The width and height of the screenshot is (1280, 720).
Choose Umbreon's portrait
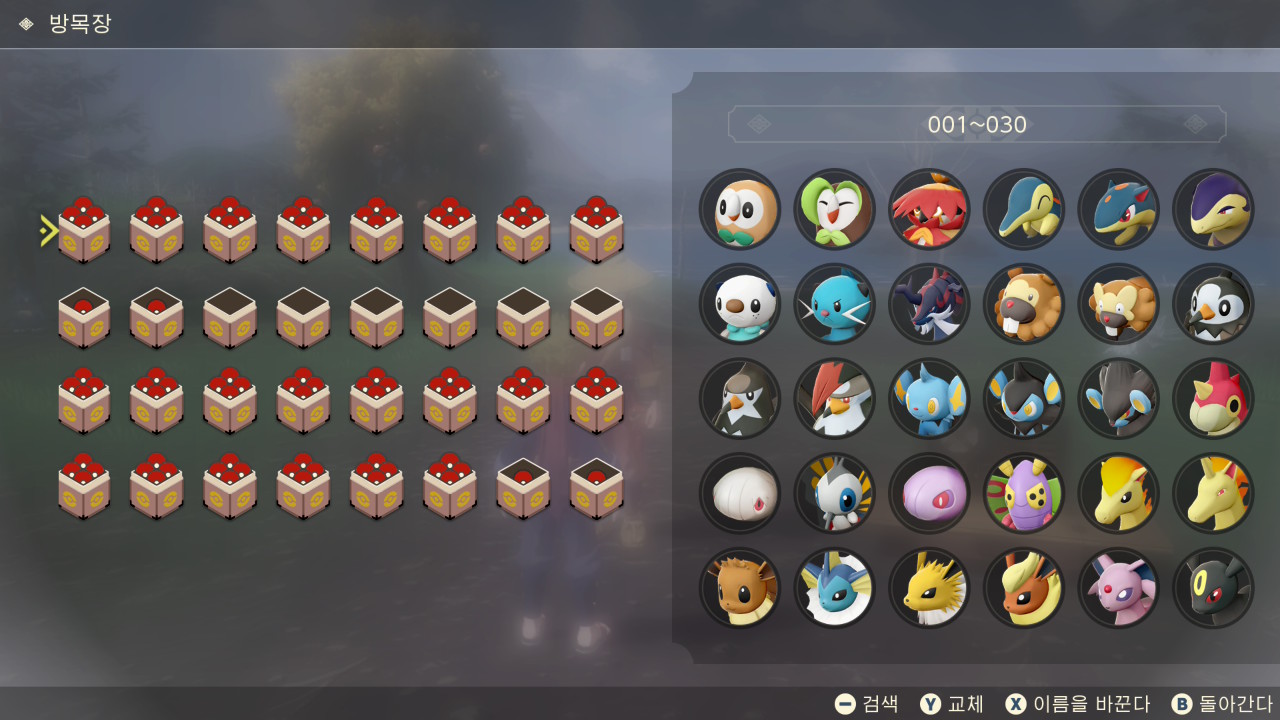pos(1213,588)
